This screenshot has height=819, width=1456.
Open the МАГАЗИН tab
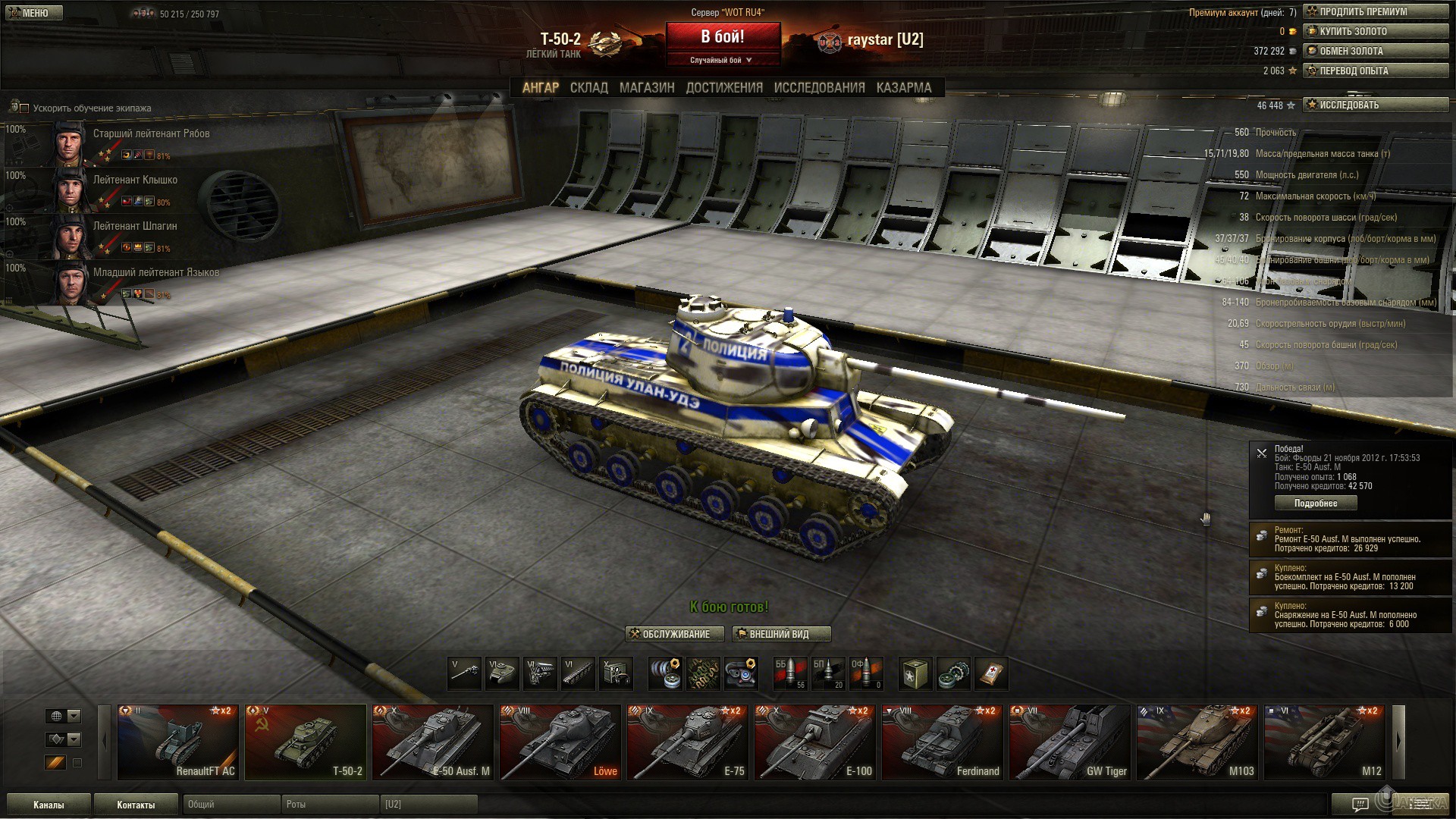click(646, 88)
